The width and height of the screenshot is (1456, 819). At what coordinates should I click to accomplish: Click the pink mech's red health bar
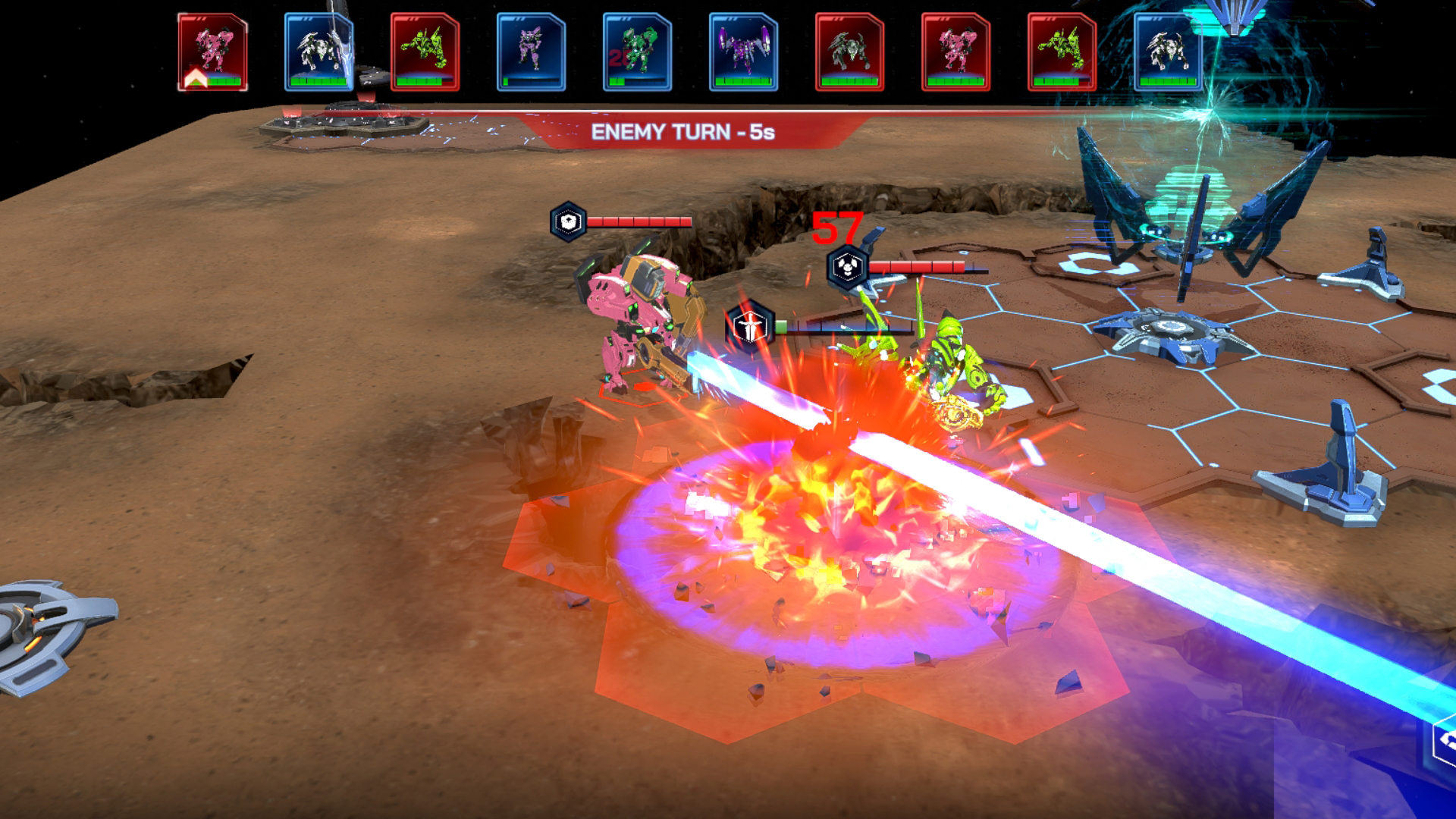point(635,221)
